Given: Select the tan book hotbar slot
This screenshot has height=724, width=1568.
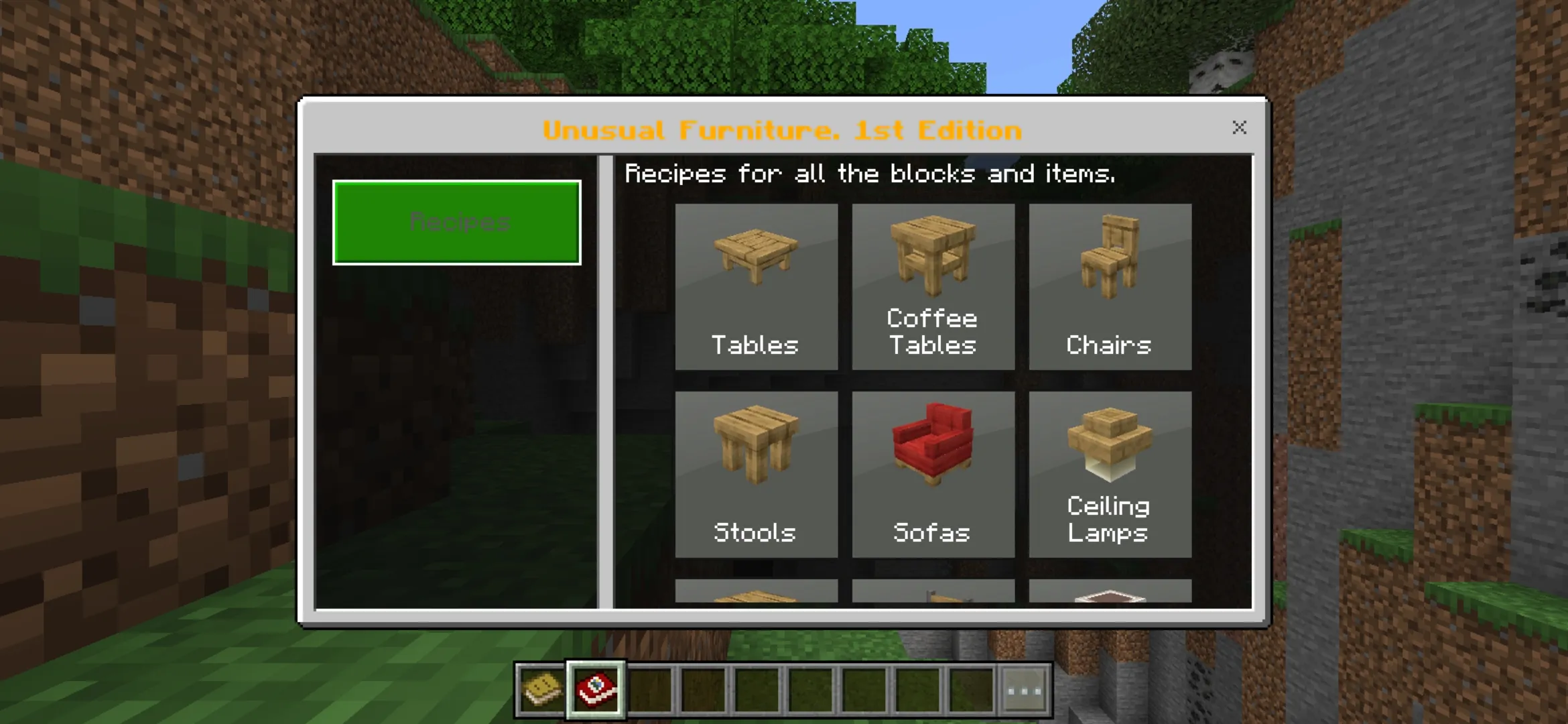Looking at the screenshot, I should [541, 690].
